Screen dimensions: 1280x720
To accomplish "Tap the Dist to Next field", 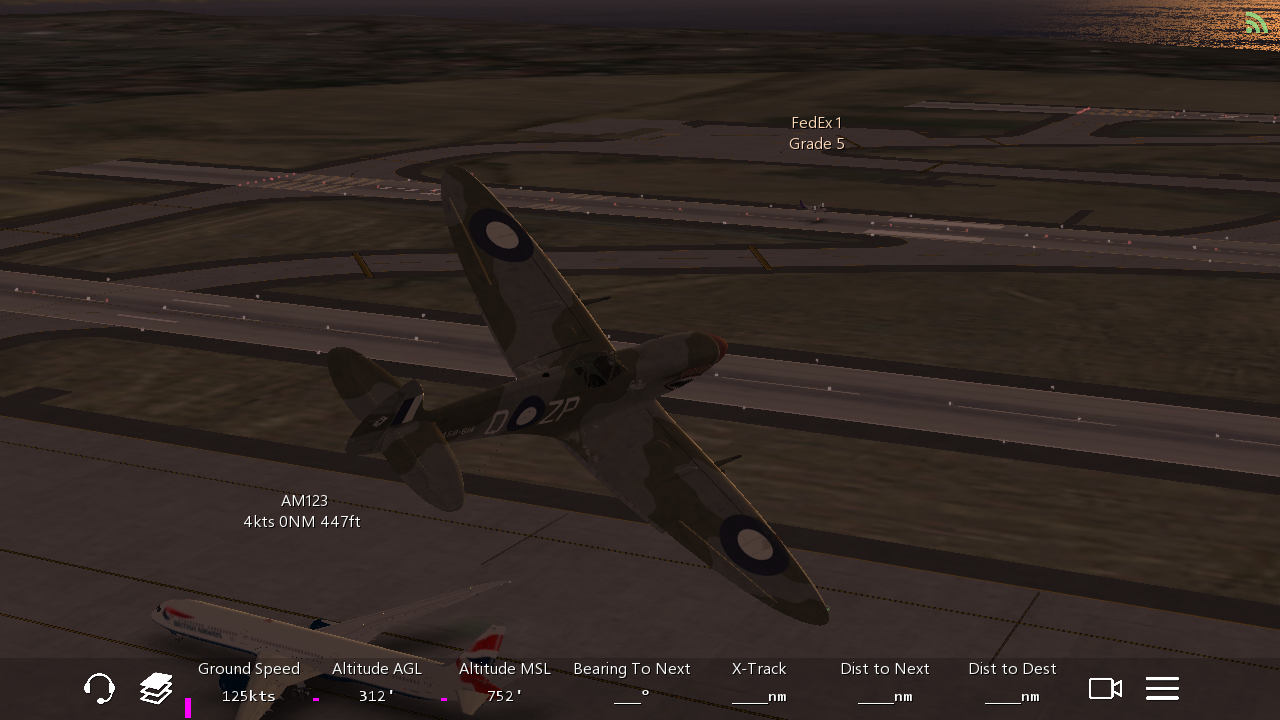I will 885,682.
